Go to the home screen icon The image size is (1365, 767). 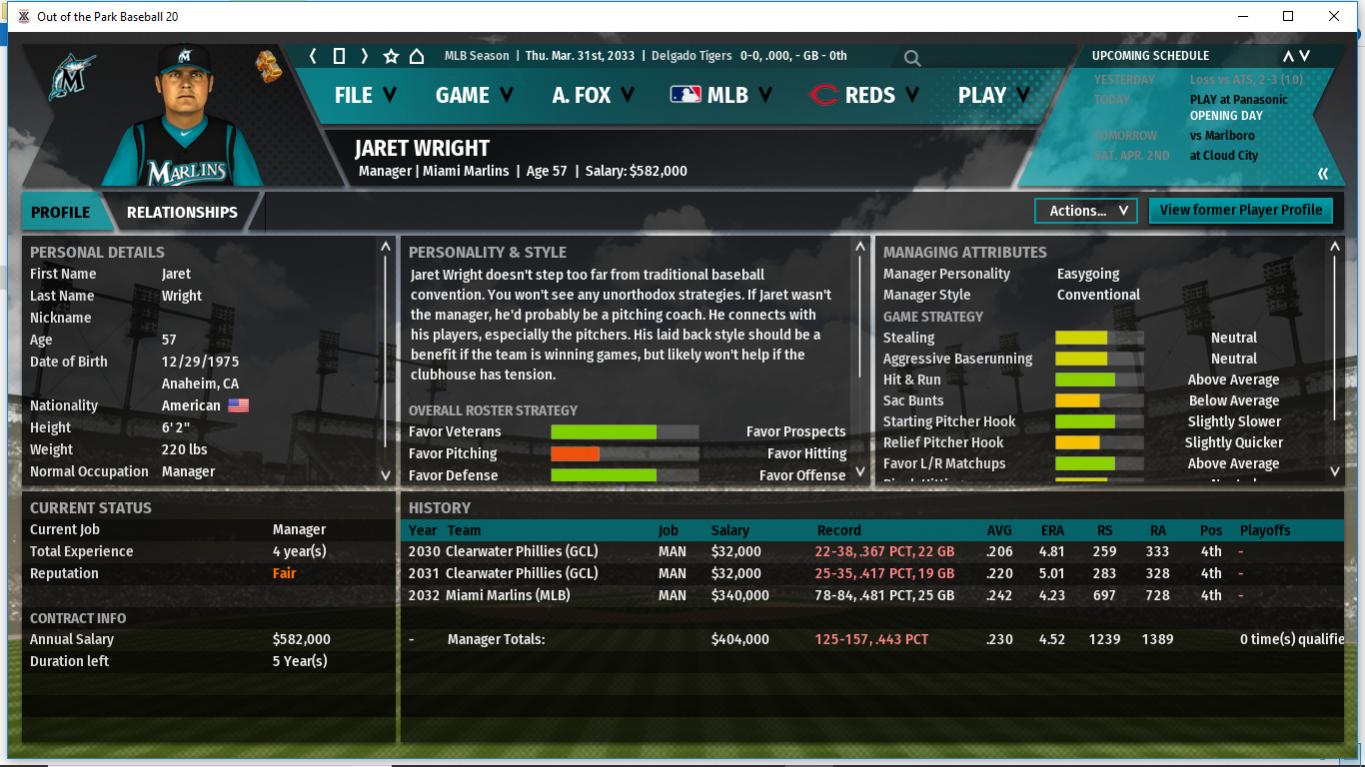point(417,56)
